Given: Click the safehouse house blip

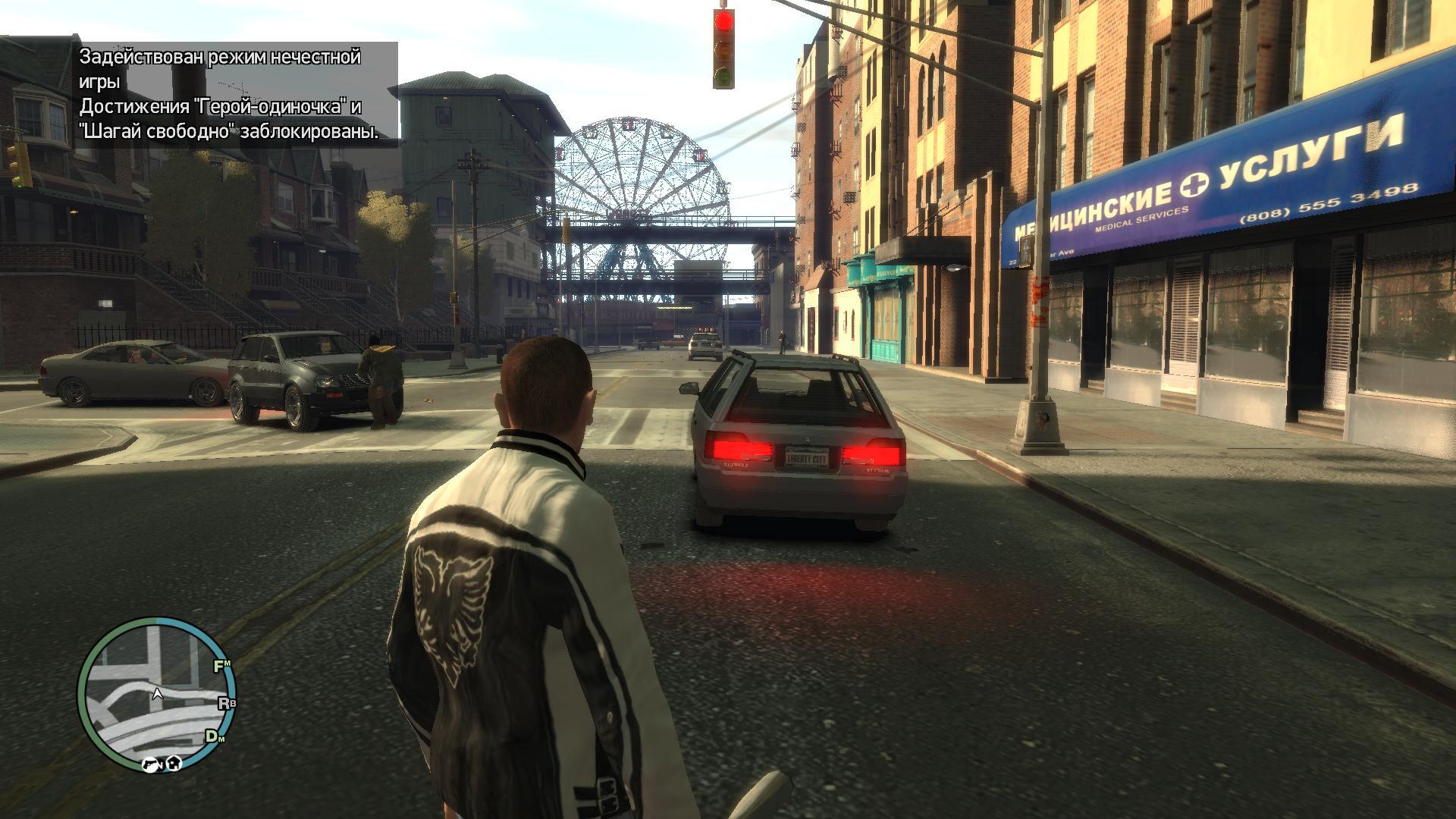Looking at the screenshot, I should click(173, 763).
